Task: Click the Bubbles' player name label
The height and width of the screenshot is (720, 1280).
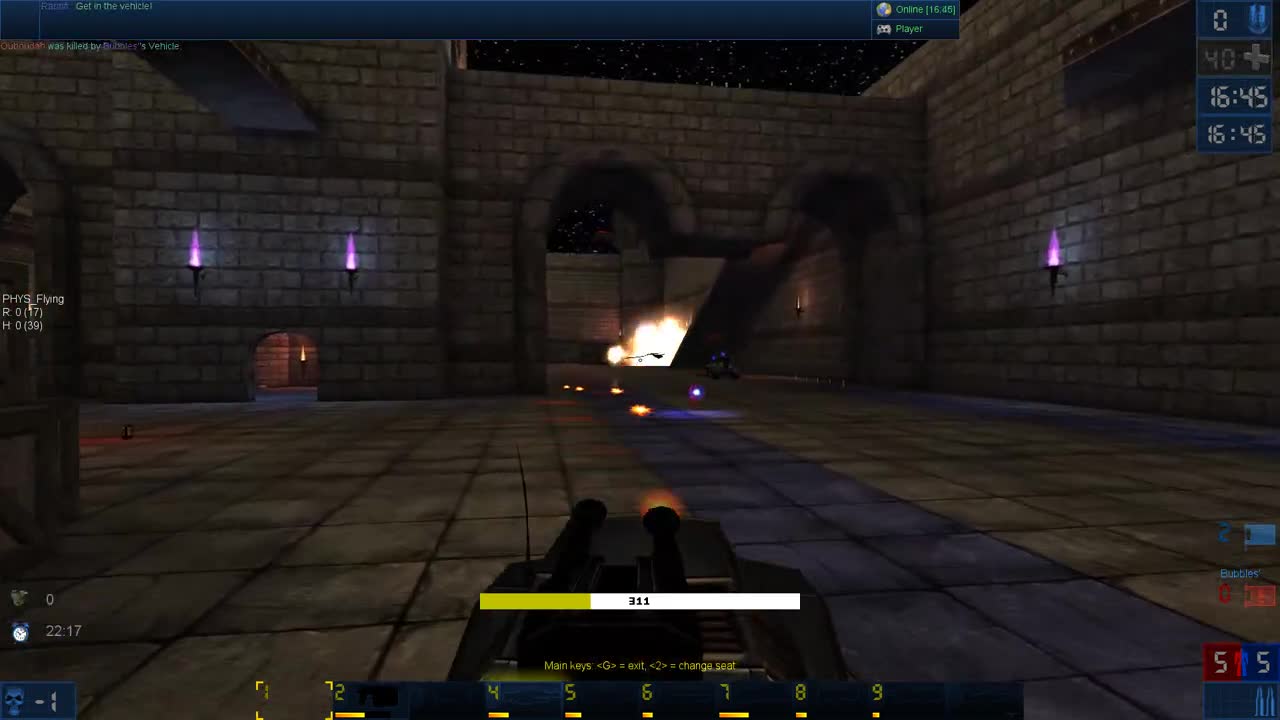Action: (x=1239, y=573)
